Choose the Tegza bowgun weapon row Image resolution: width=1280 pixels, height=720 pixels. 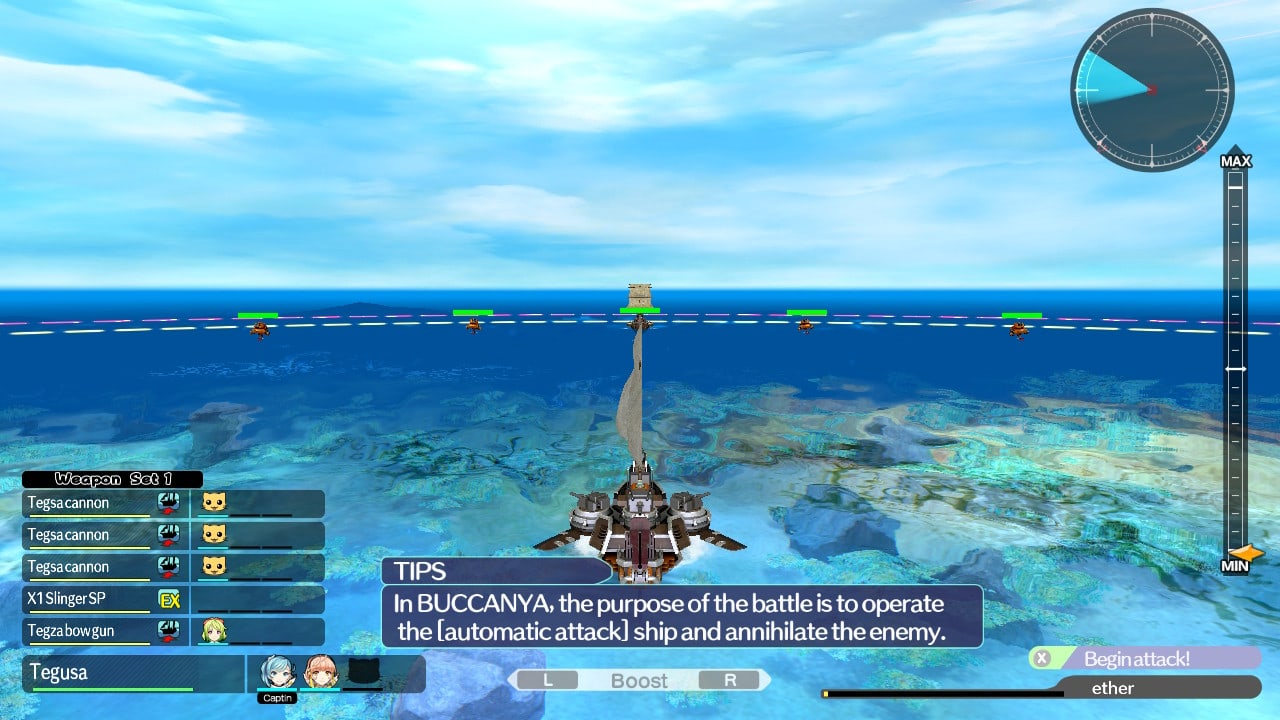pos(88,631)
